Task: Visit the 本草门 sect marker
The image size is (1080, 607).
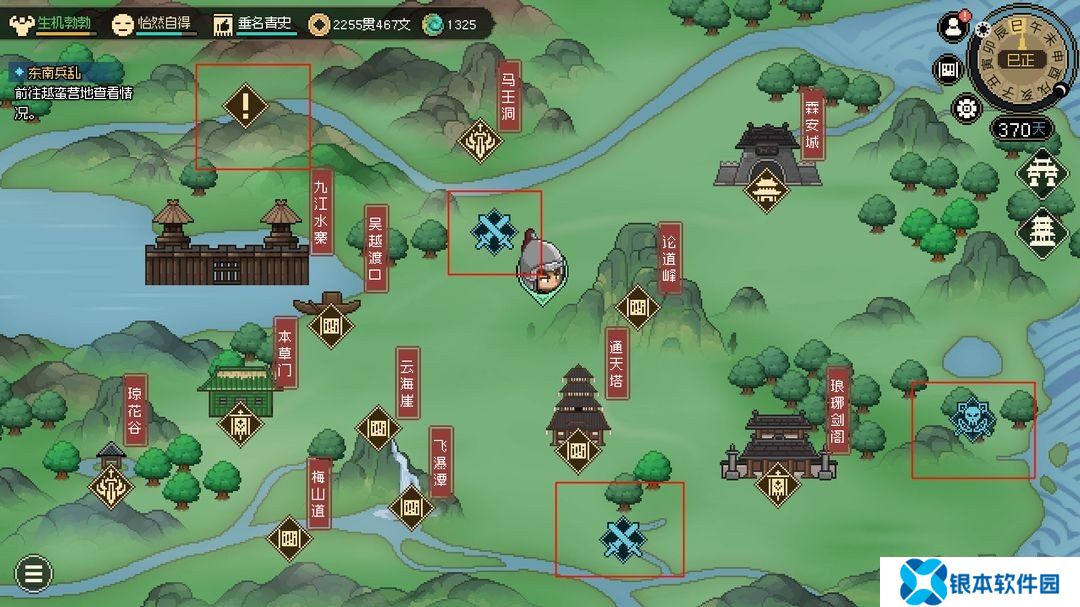Action: (x=240, y=423)
